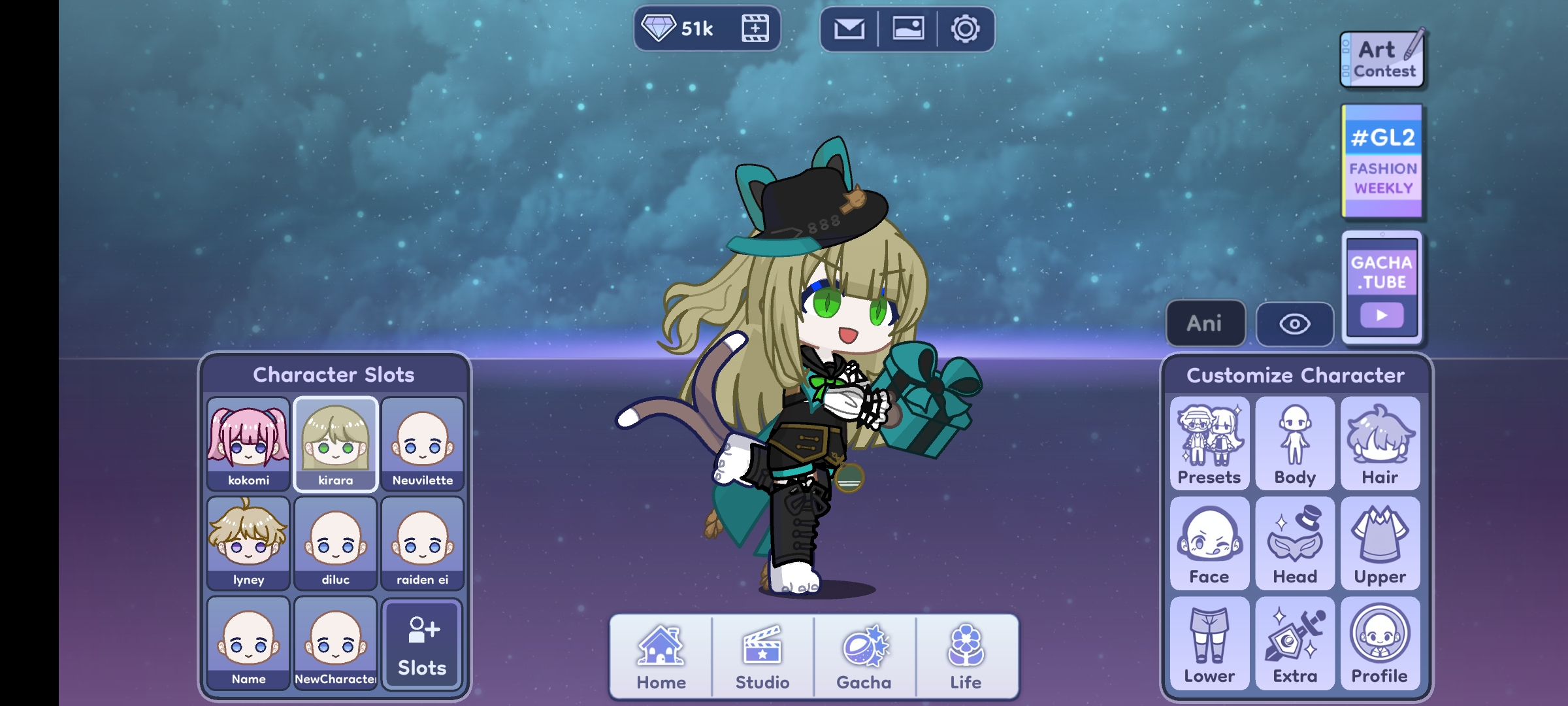Screen dimensions: 1568x706
Task: Open the Presets customization panel
Action: (1209, 445)
